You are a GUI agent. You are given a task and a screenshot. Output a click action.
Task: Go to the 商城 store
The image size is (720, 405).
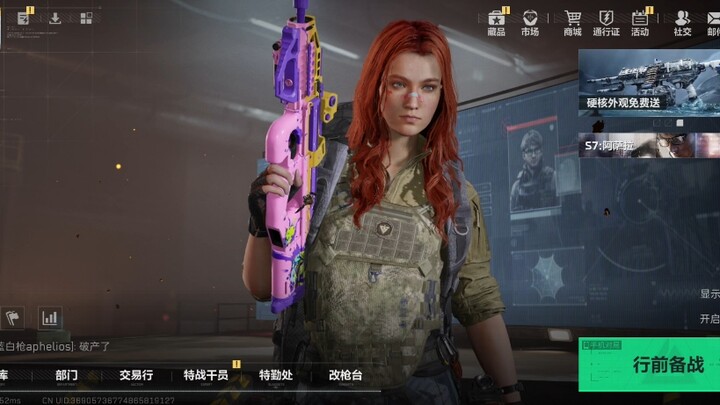tap(572, 22)
